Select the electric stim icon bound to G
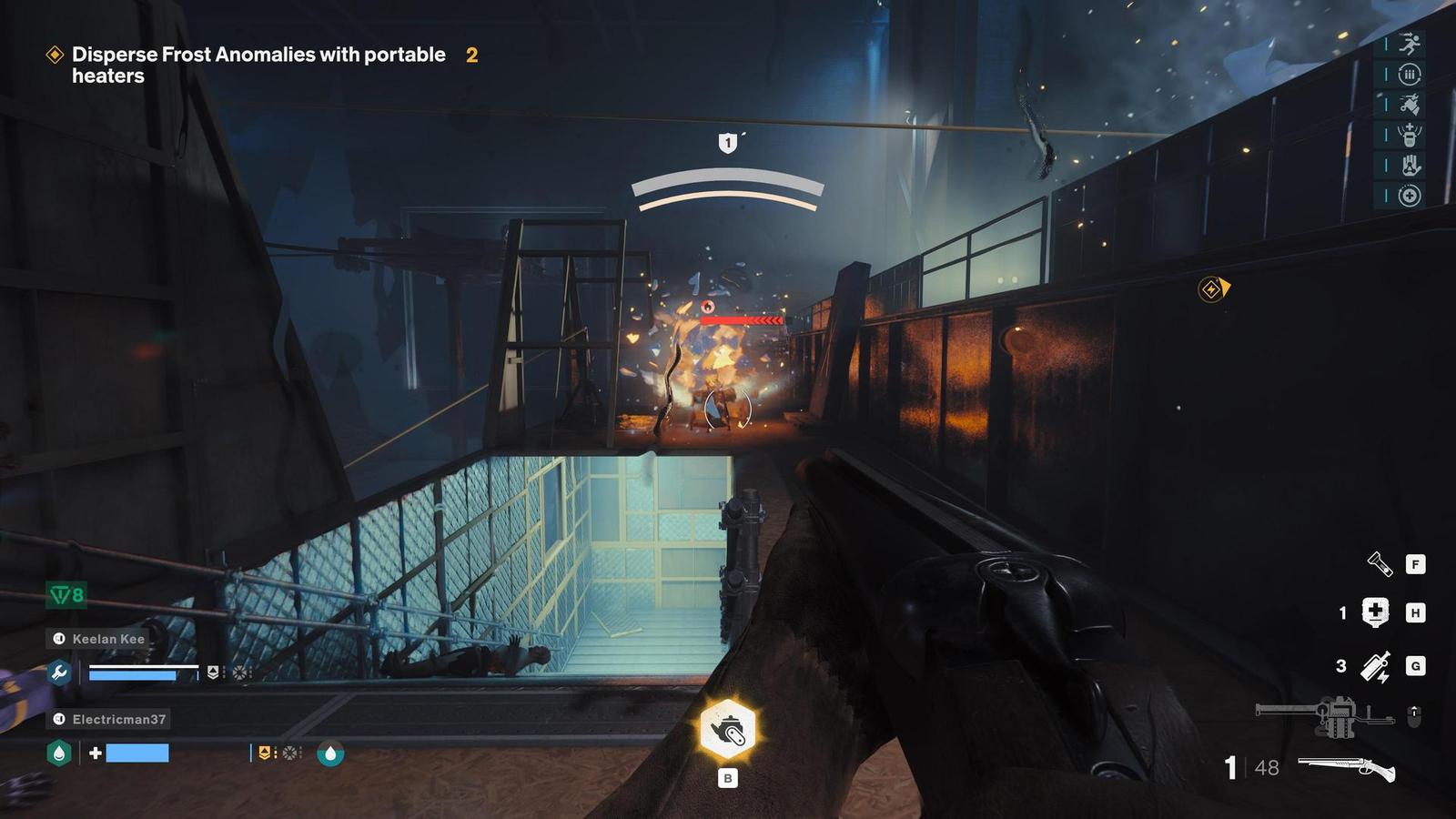 tap(1376, 666)
